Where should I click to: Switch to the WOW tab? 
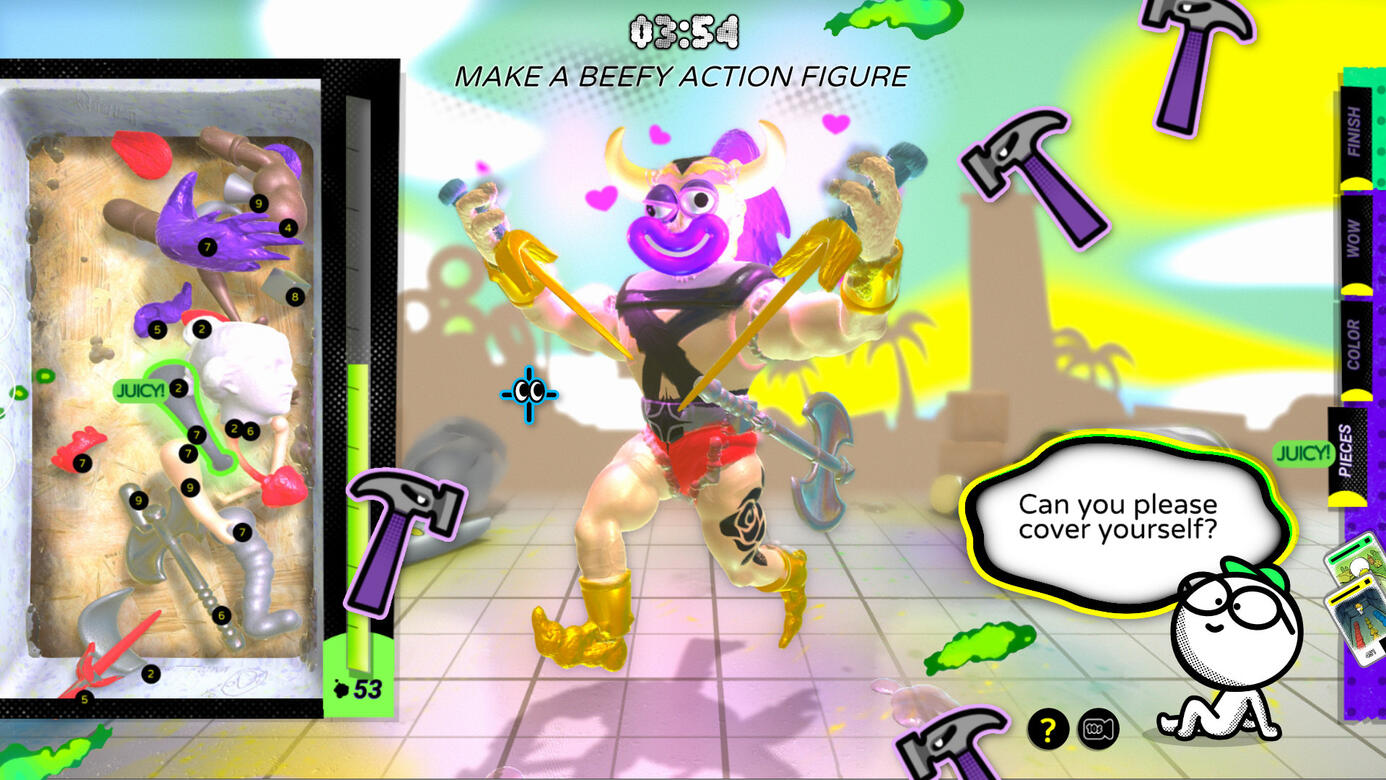click(x=1354, y=240)
